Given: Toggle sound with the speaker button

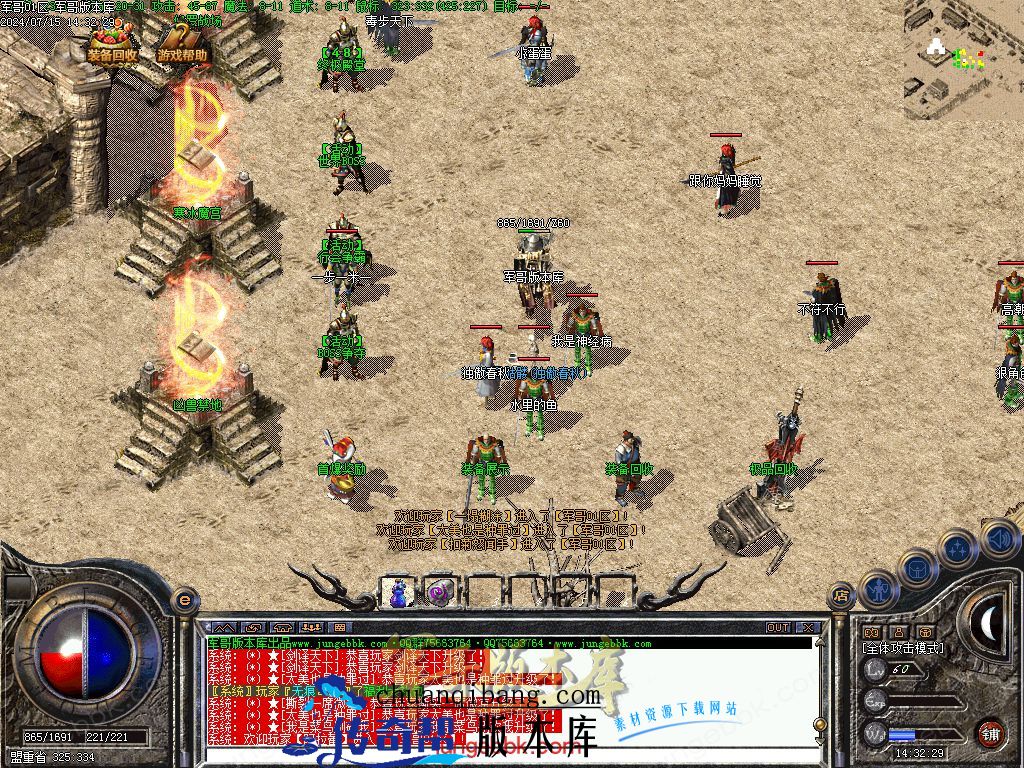Looking at the screenshot, I should pos(998,538).
